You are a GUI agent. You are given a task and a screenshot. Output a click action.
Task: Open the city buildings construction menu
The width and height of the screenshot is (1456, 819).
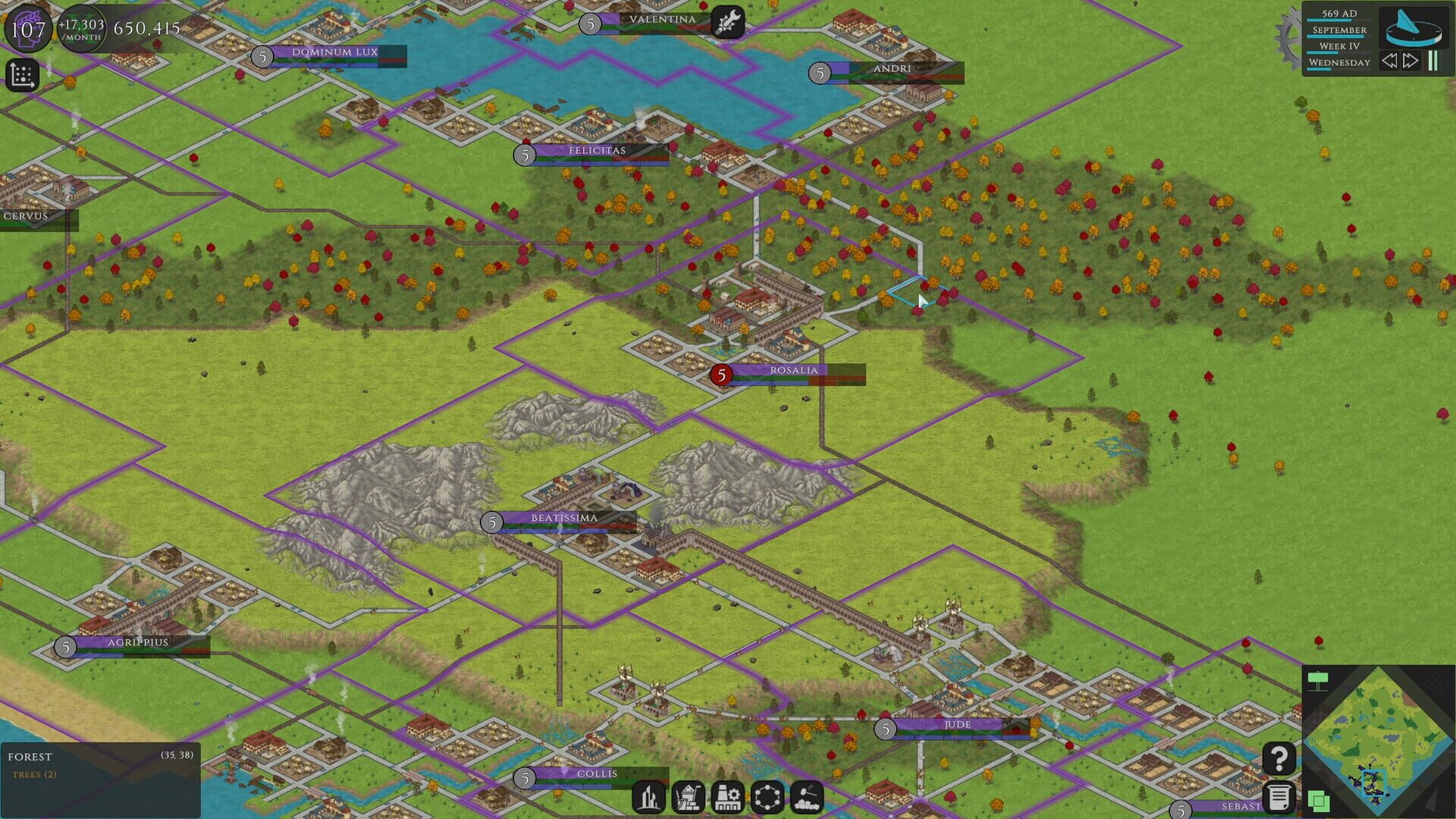click(x=648, y=797)
